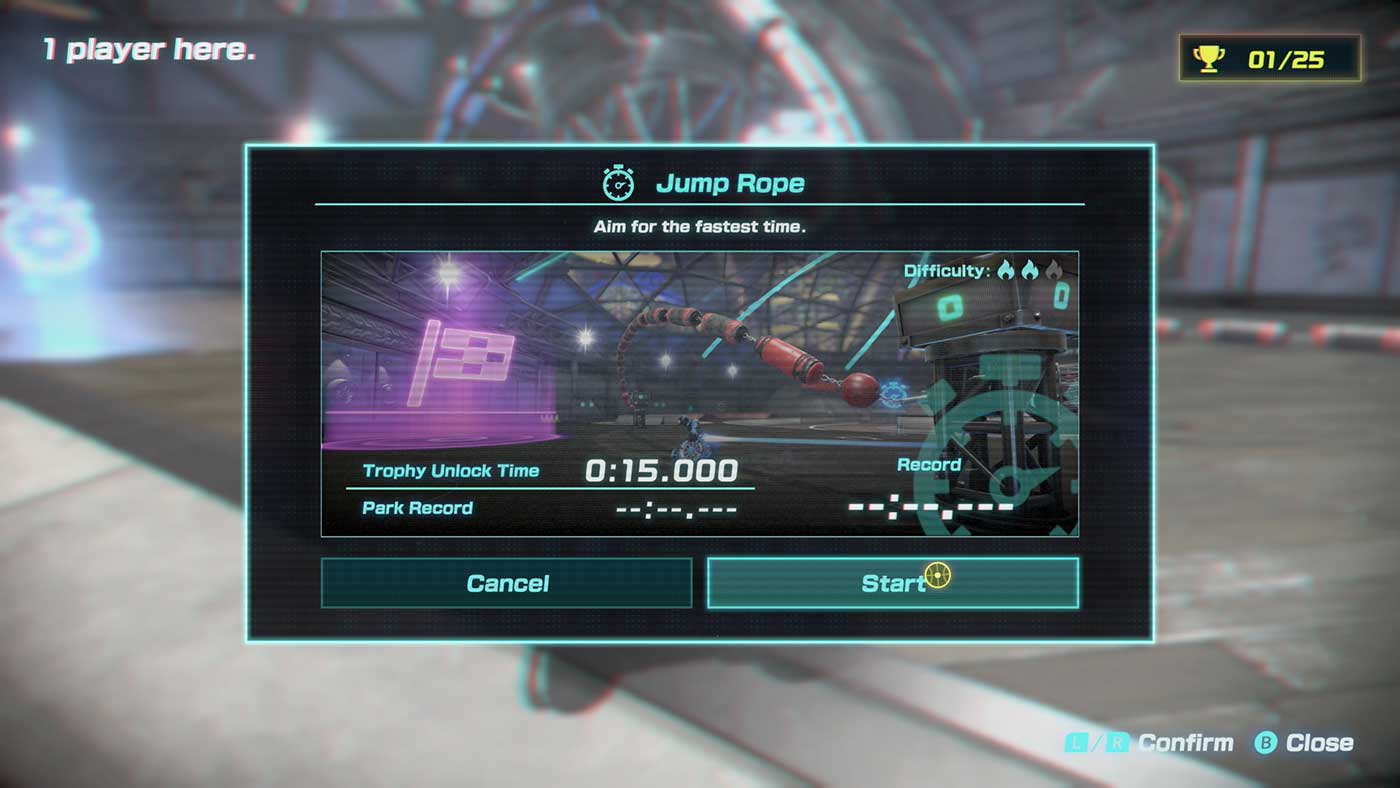Start the Jump Rope challenge
The height and width of the screenshot is (788, 1400).
tap(892, 583)
